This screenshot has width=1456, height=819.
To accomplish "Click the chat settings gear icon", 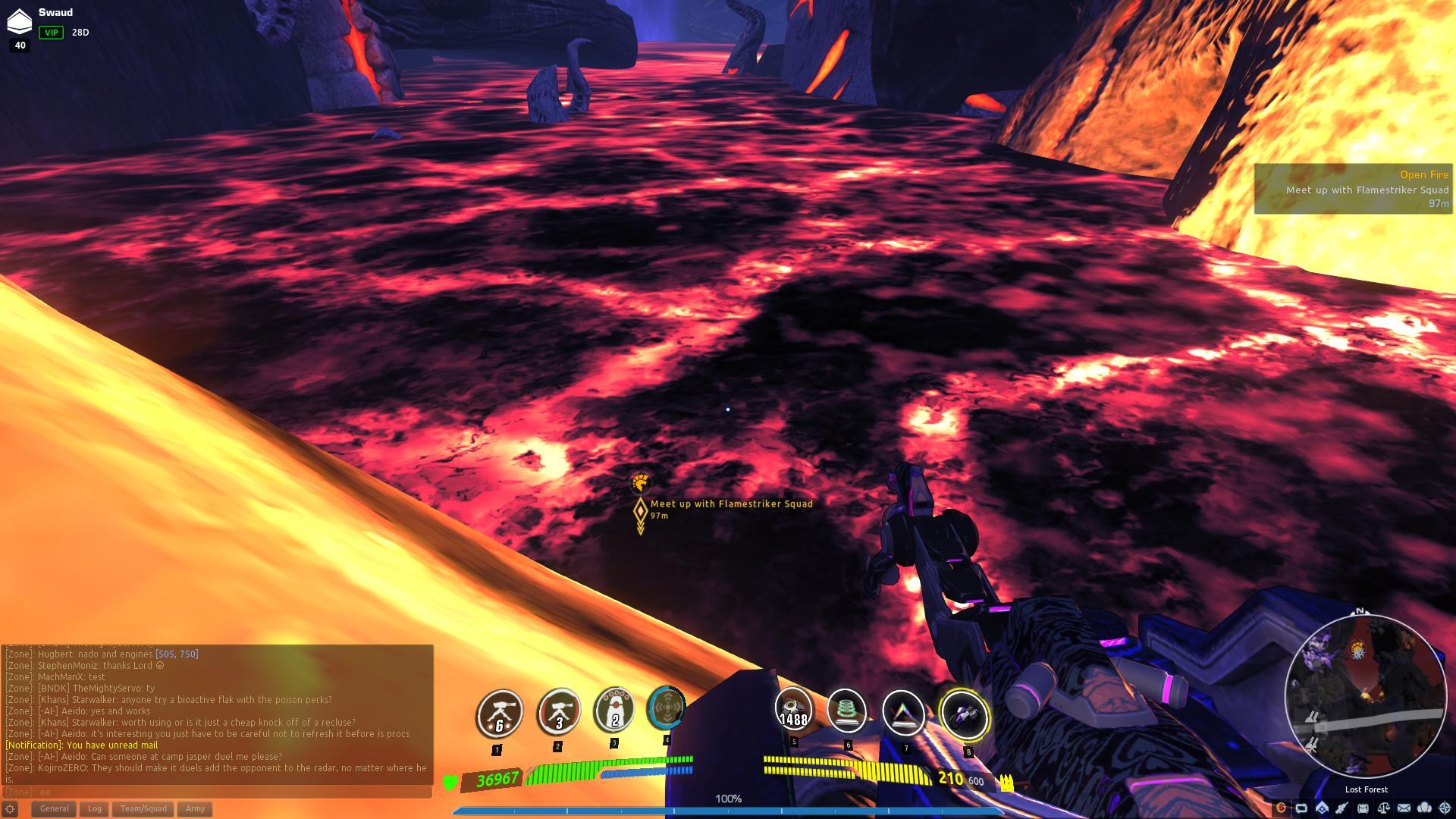I will 11,809.
